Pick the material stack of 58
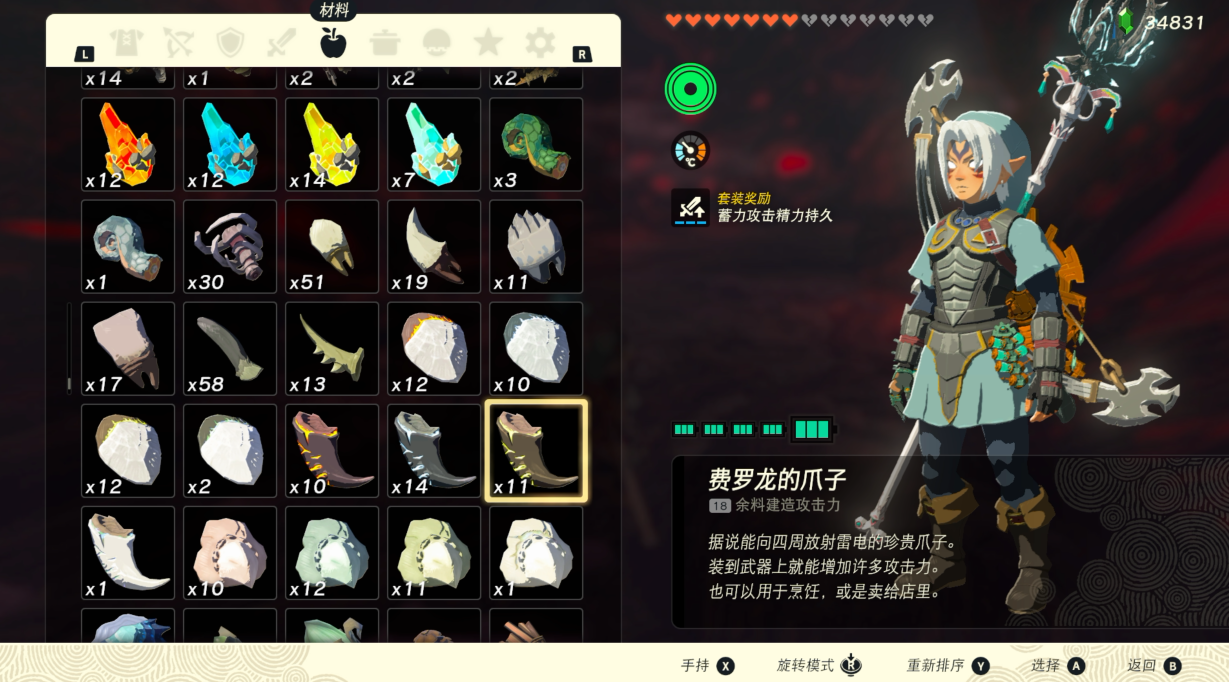The height and width of the screenshot is (682, 1229). pos(230,348)
